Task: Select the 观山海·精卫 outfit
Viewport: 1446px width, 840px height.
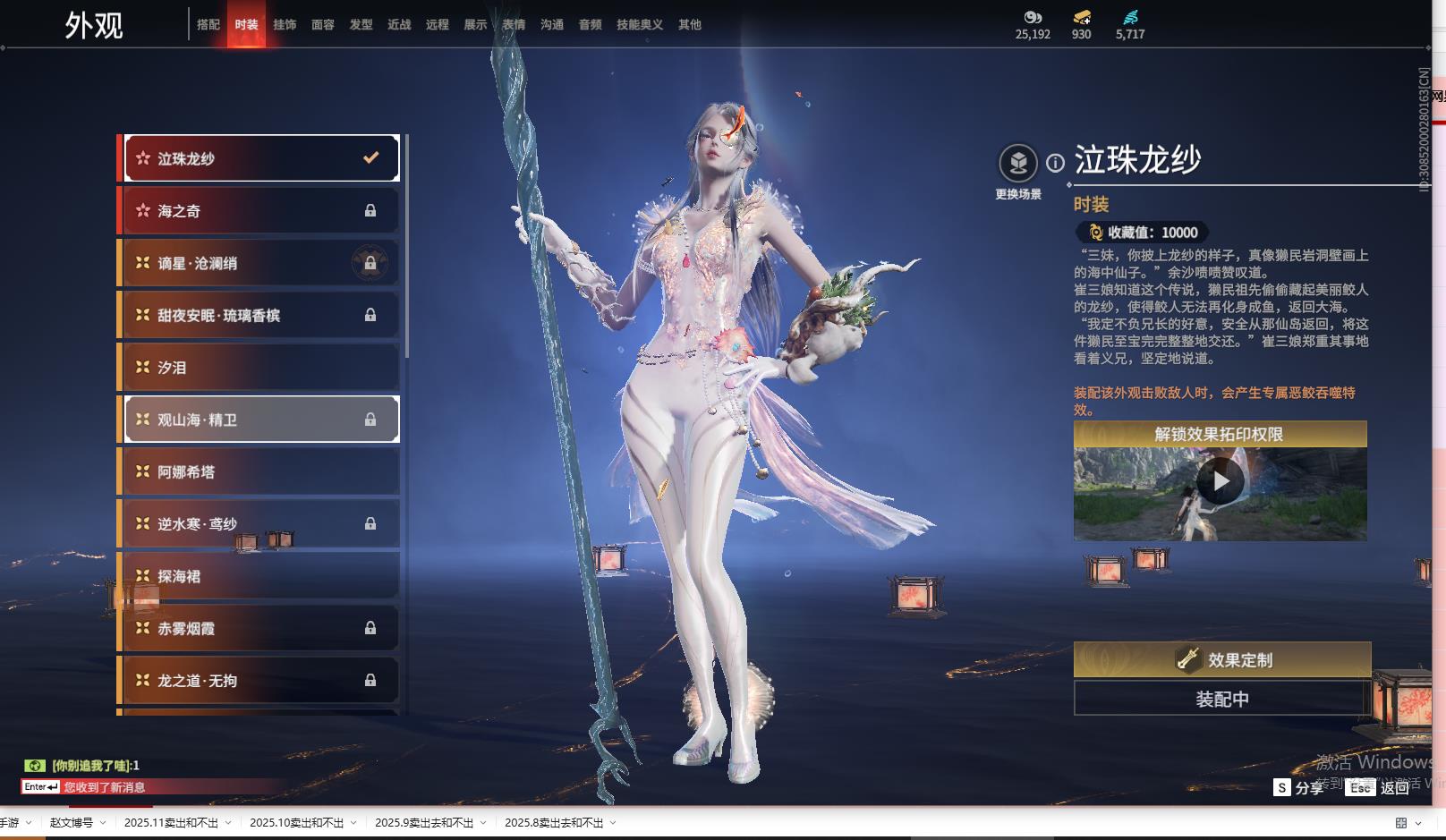Action: tap(260, 420)
